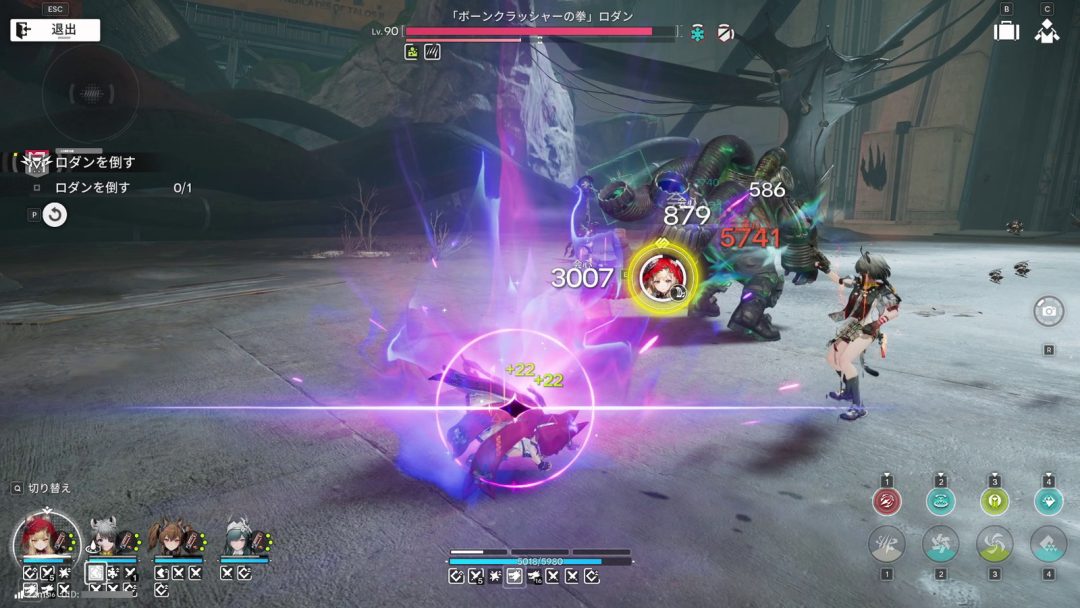Click the circular retry arrow button
This screenshot has height=608, width=1080.
pos(55,214)
